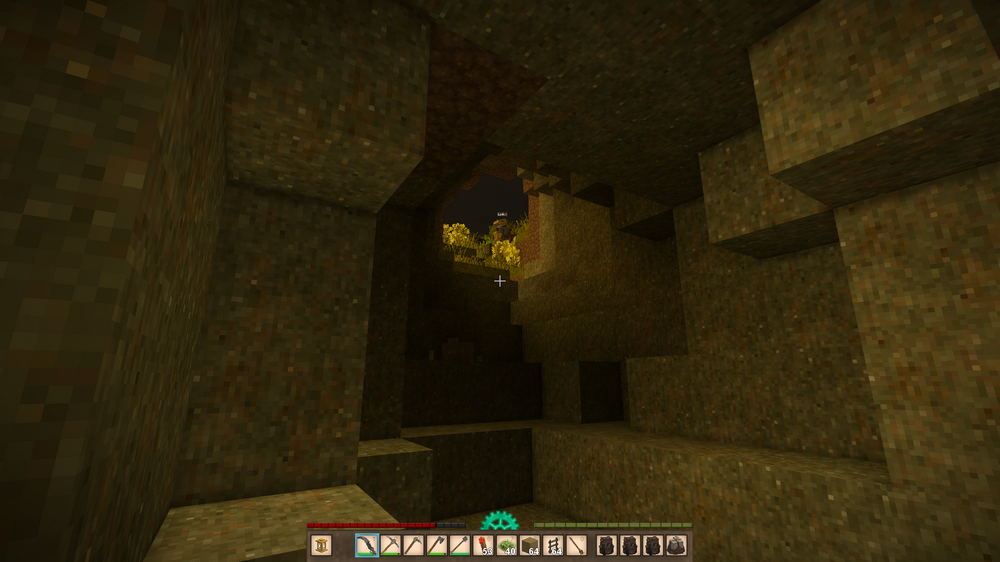The image size is (1000, 562).
Task: Select the soil block stack
Action: 530,546
